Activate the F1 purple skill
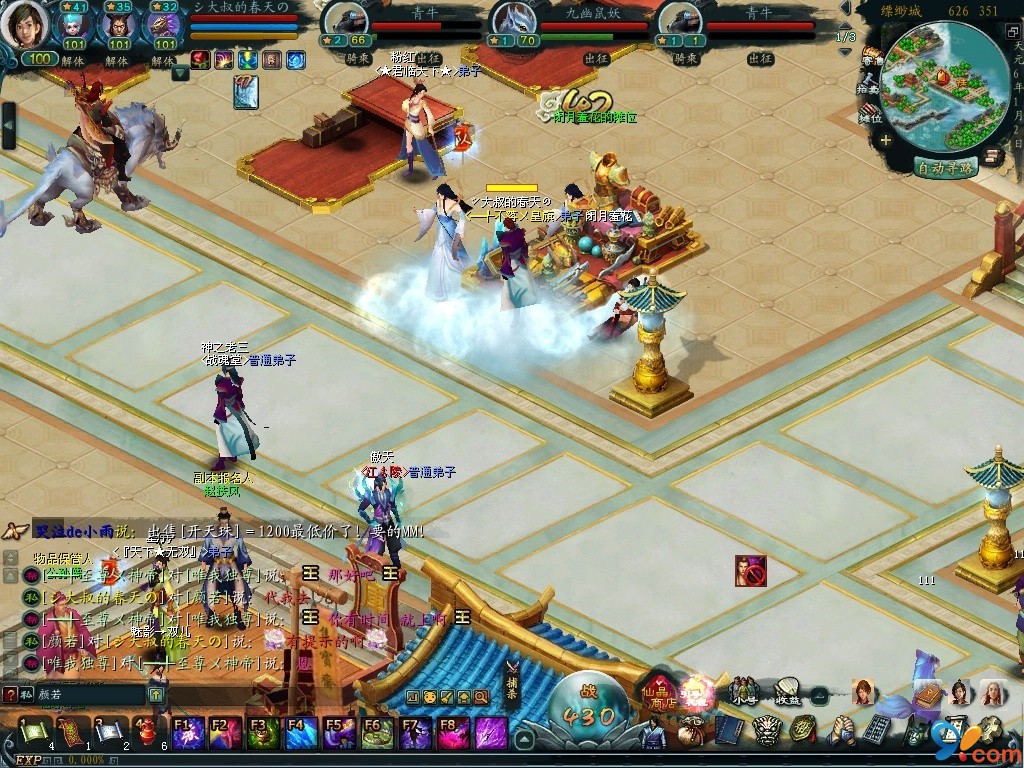 coord(188,734)
